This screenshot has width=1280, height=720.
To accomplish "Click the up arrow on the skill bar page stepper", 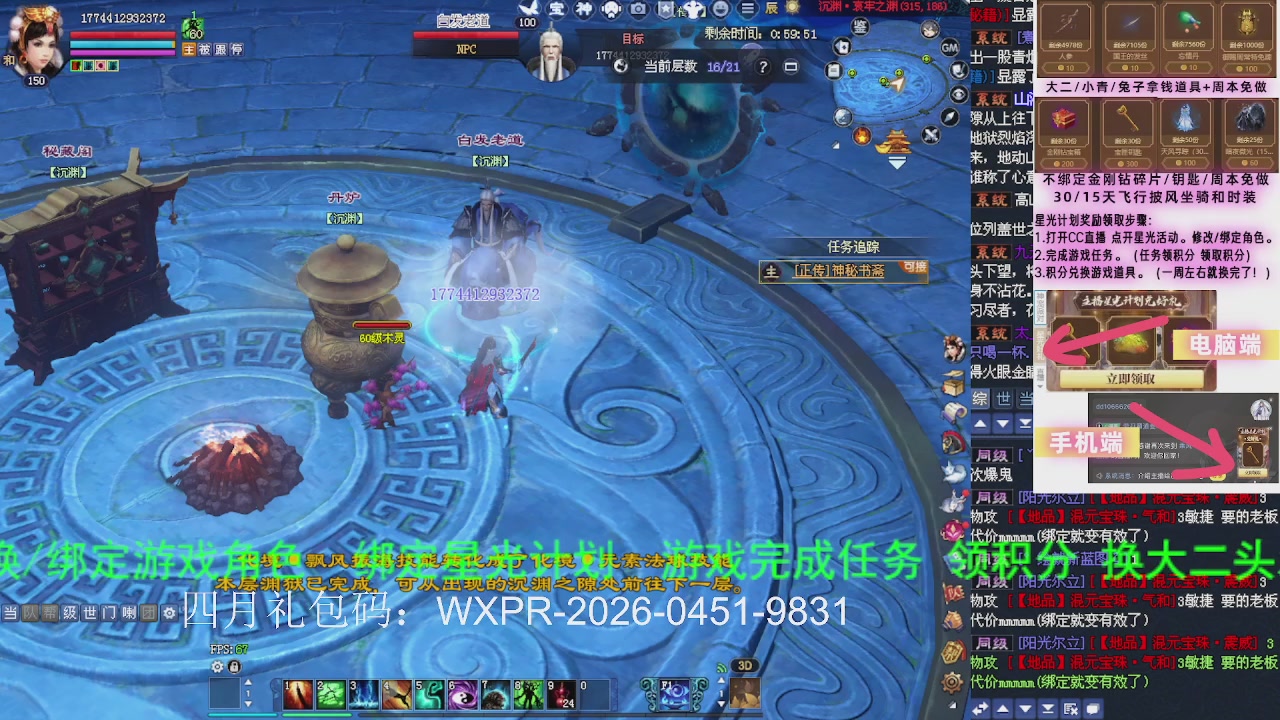I will [x=248, y=683].
